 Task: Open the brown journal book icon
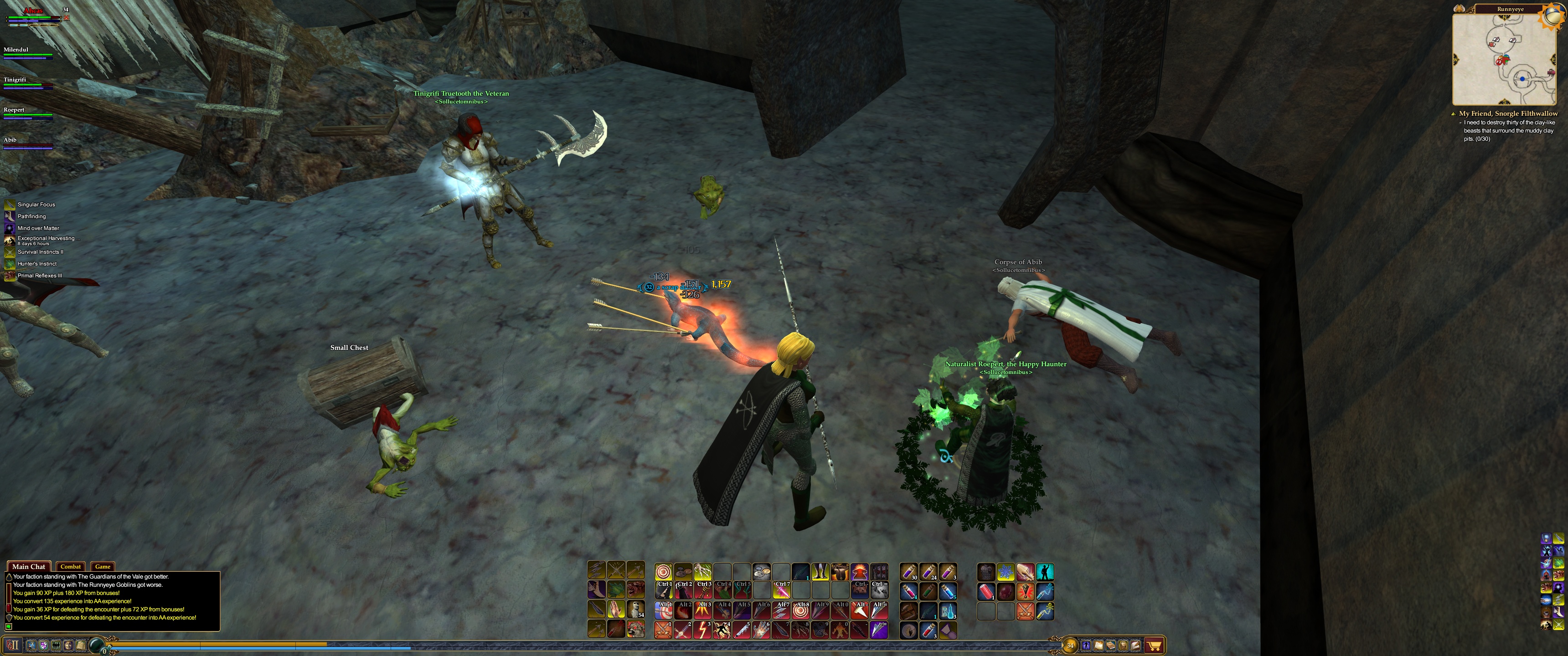(x=1111, y=645)
